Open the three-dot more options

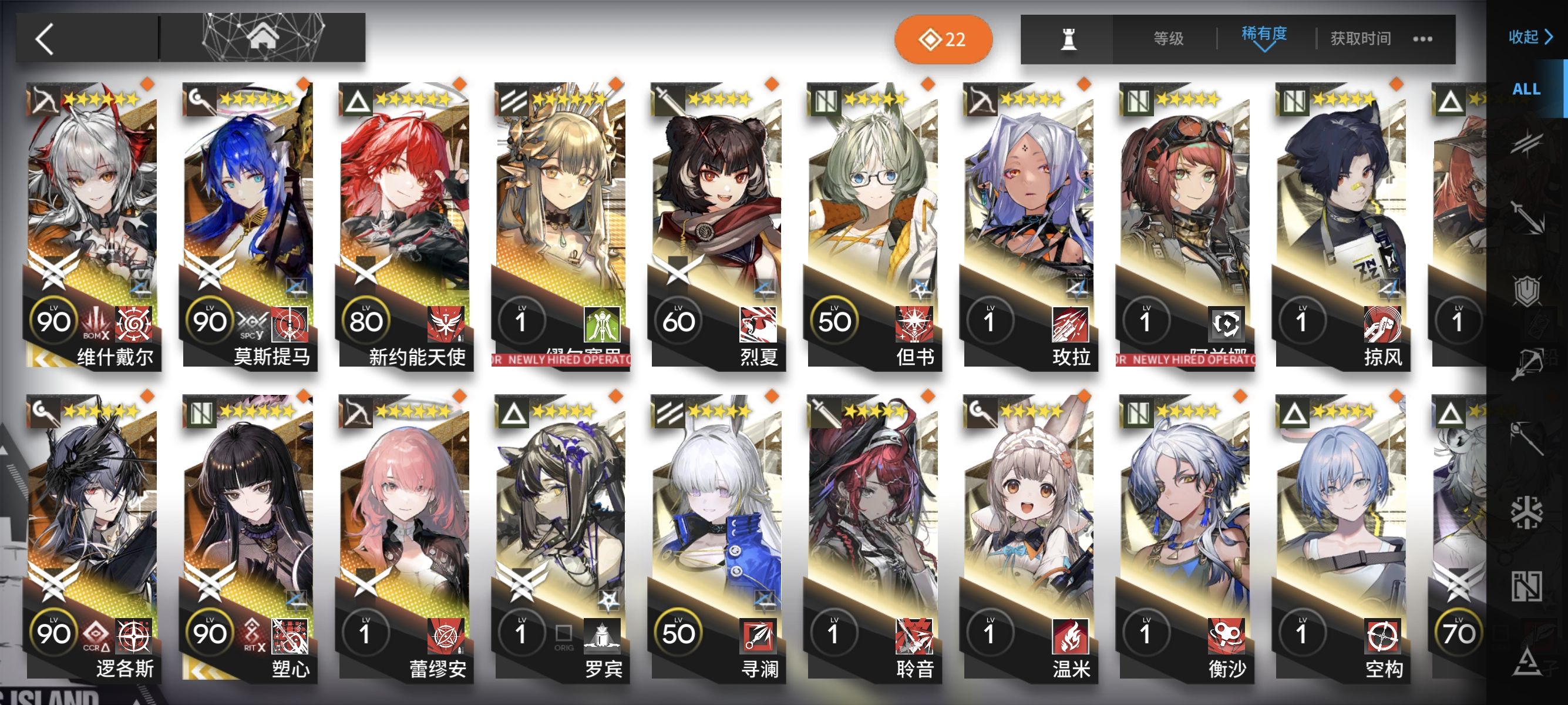point(1422,39)
